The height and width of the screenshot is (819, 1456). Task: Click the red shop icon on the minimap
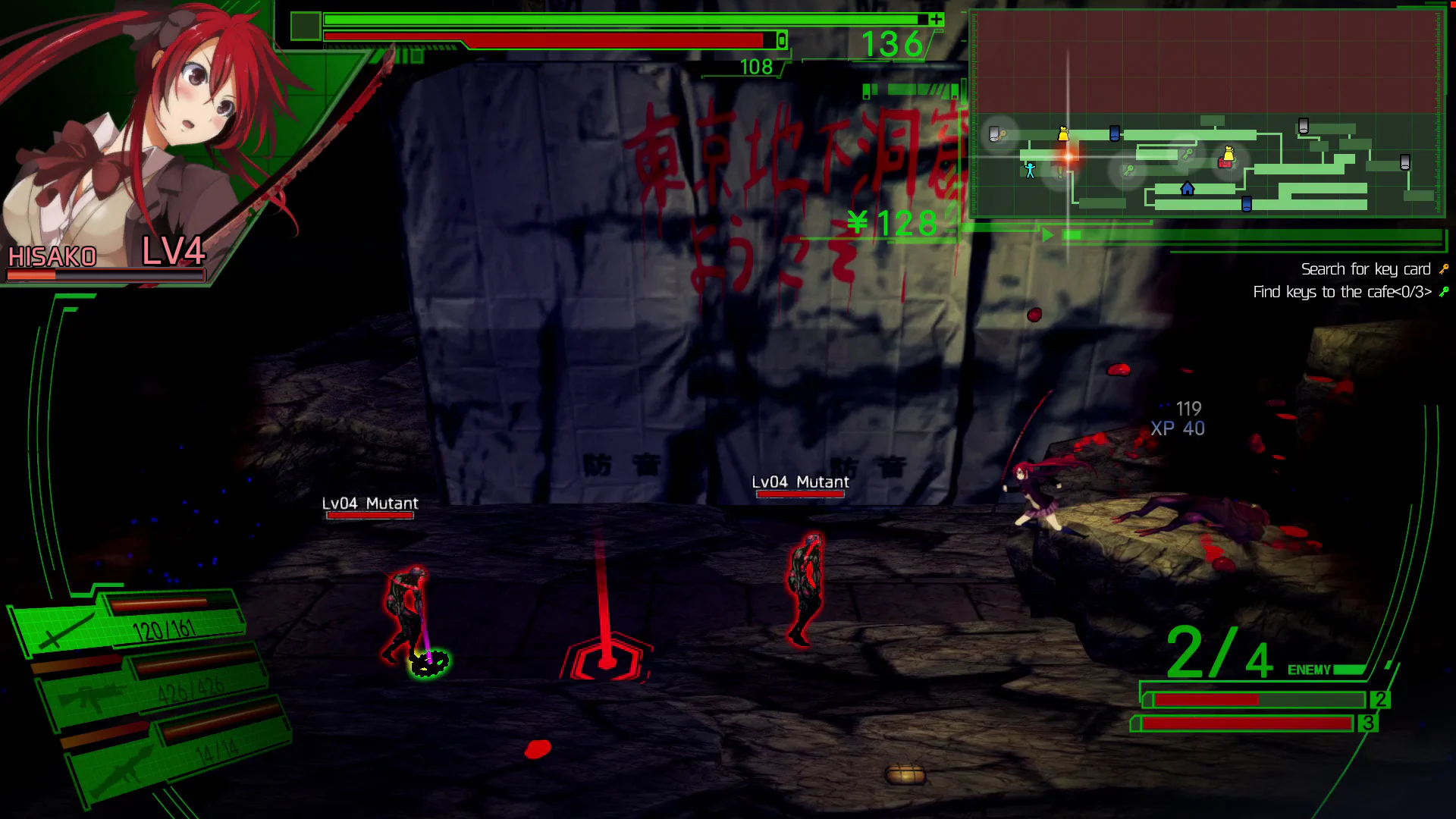(1224, 164)
